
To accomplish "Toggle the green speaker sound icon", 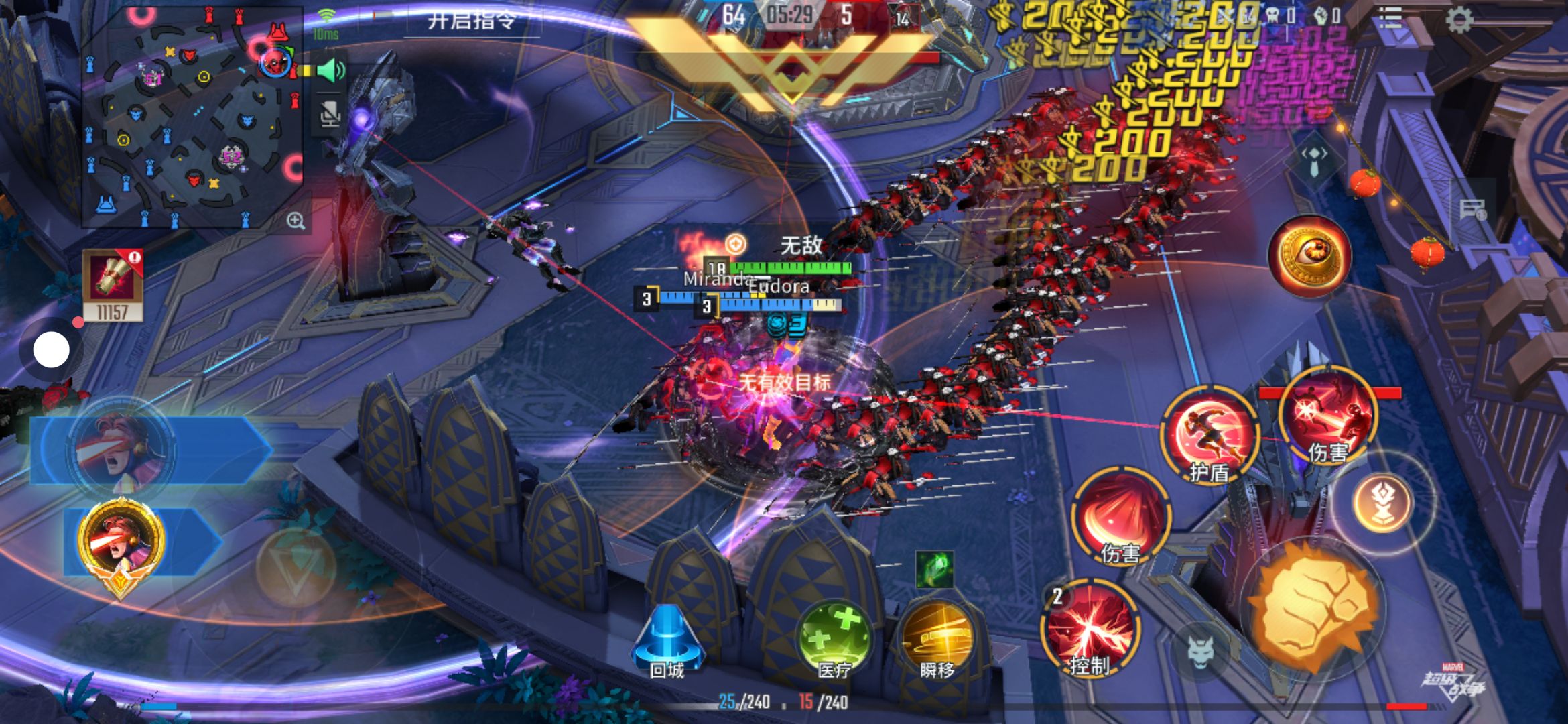I will click(x=330, y=71).
